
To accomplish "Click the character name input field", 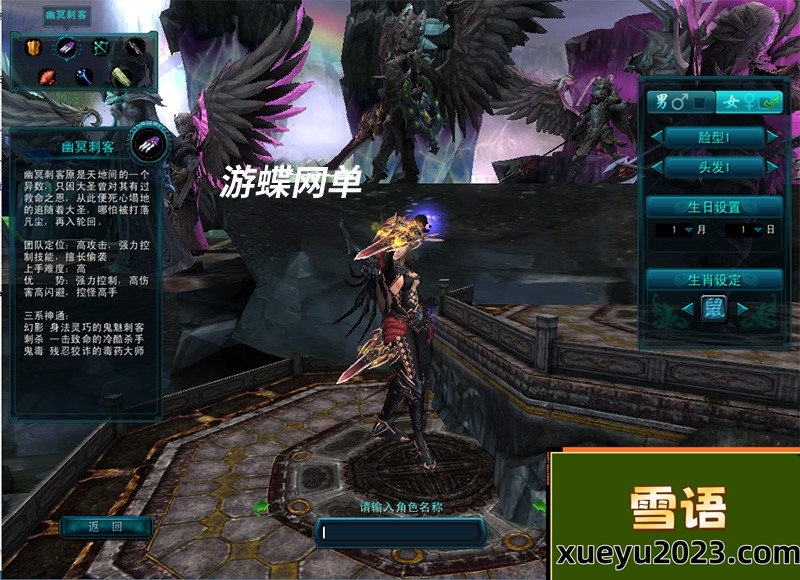I will point(400,532).
